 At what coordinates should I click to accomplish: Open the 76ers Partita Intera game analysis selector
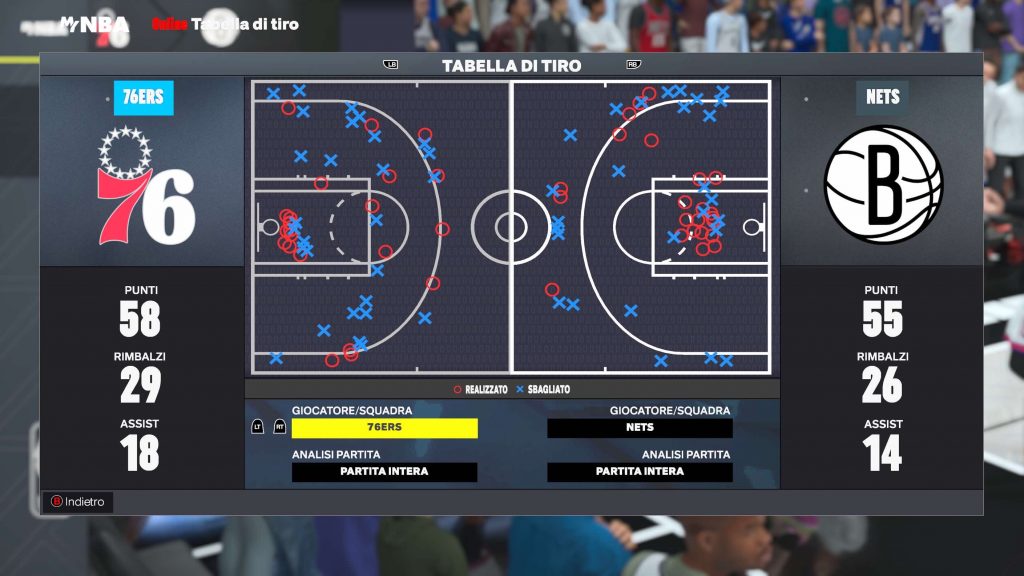[x=384, y=472]
